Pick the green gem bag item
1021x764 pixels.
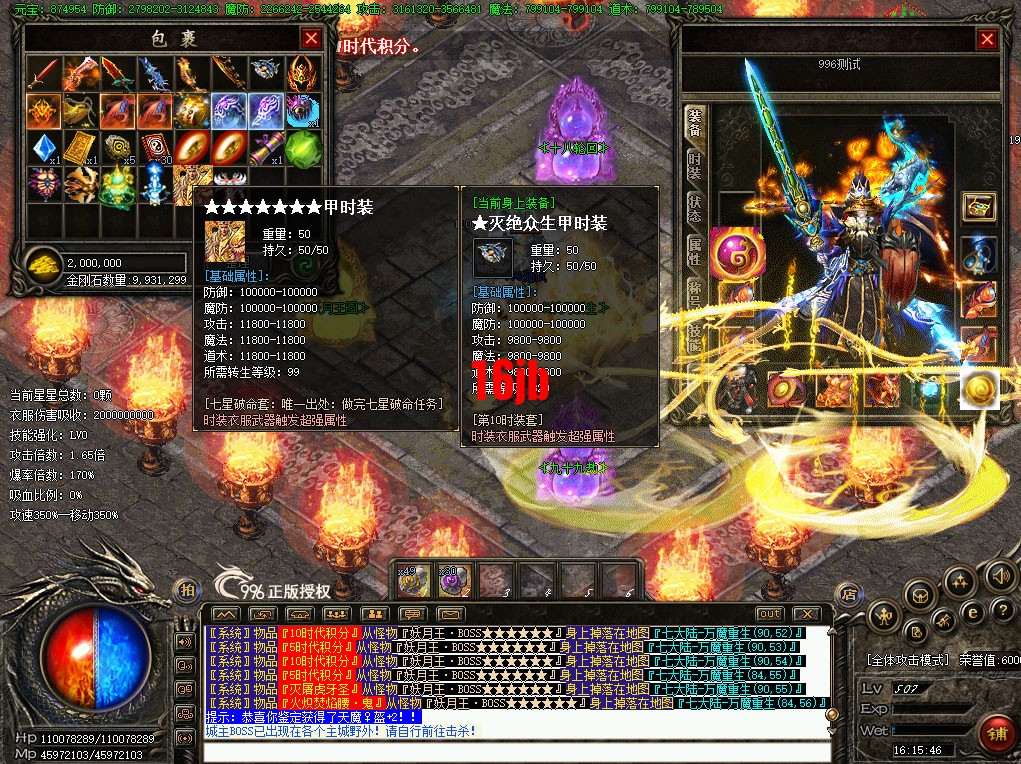coord(304,148)
